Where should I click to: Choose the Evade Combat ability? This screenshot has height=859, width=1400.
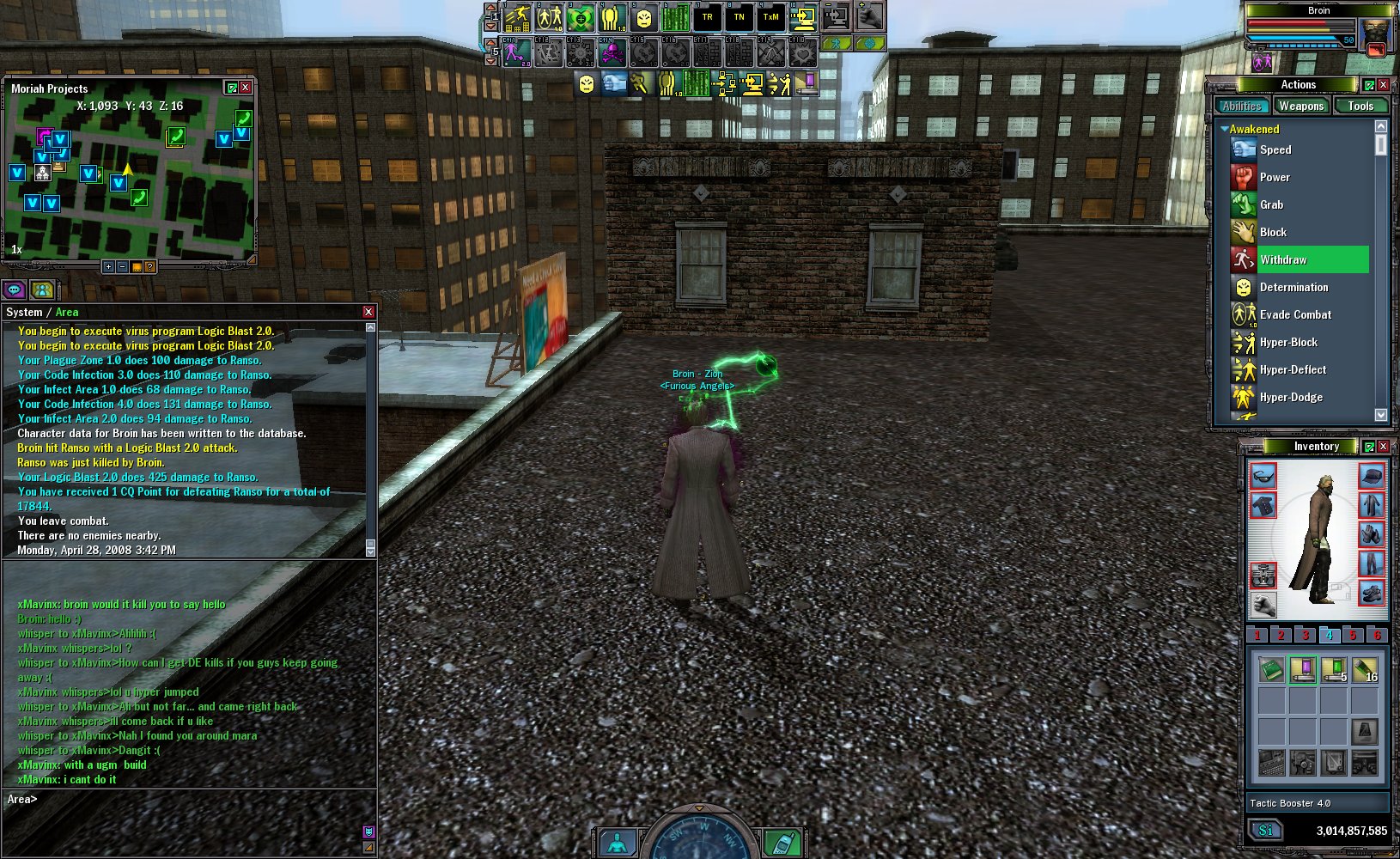click(x=1294, y=314)
